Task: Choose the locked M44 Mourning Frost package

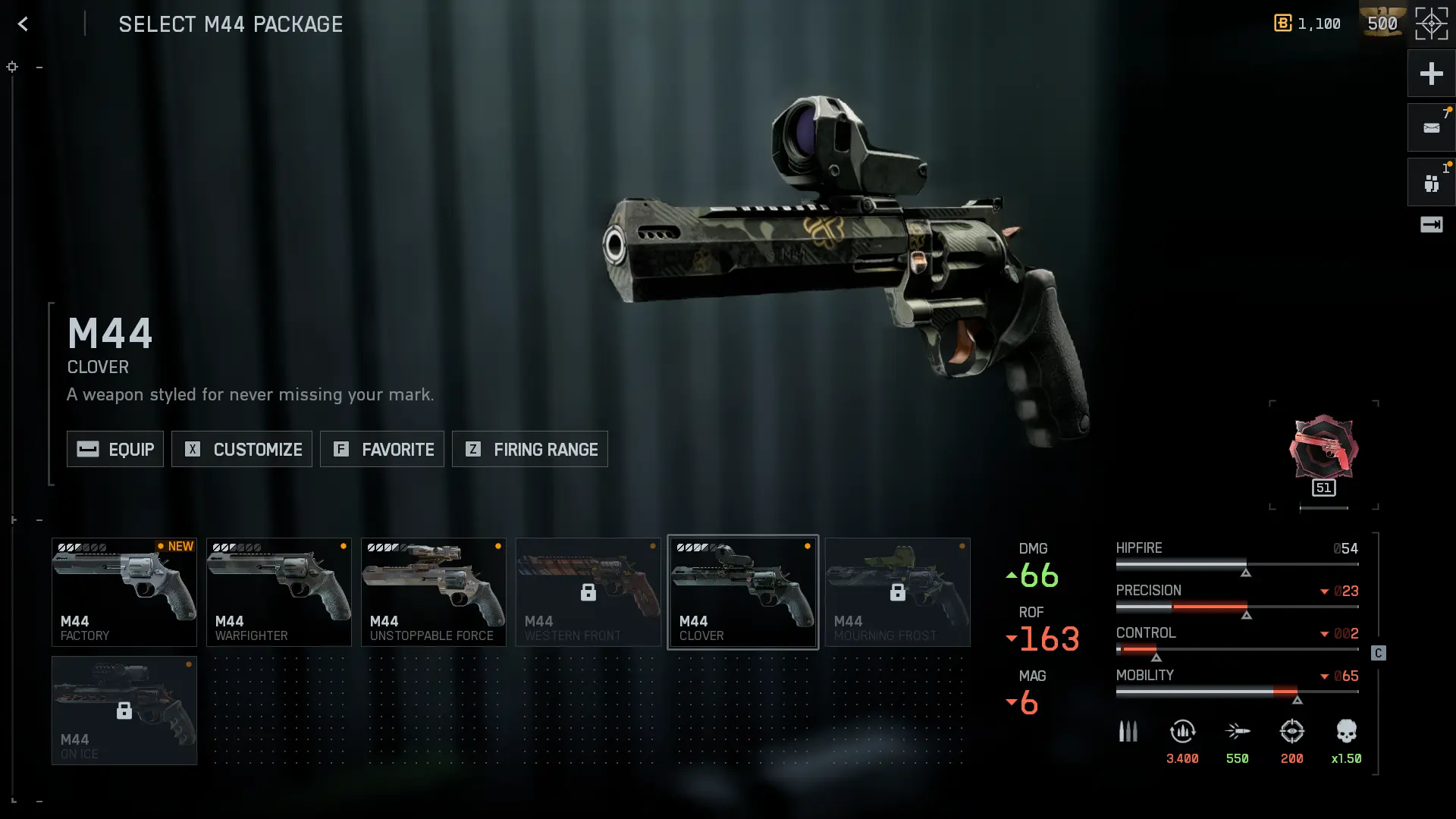Action: tap(898, 592)
